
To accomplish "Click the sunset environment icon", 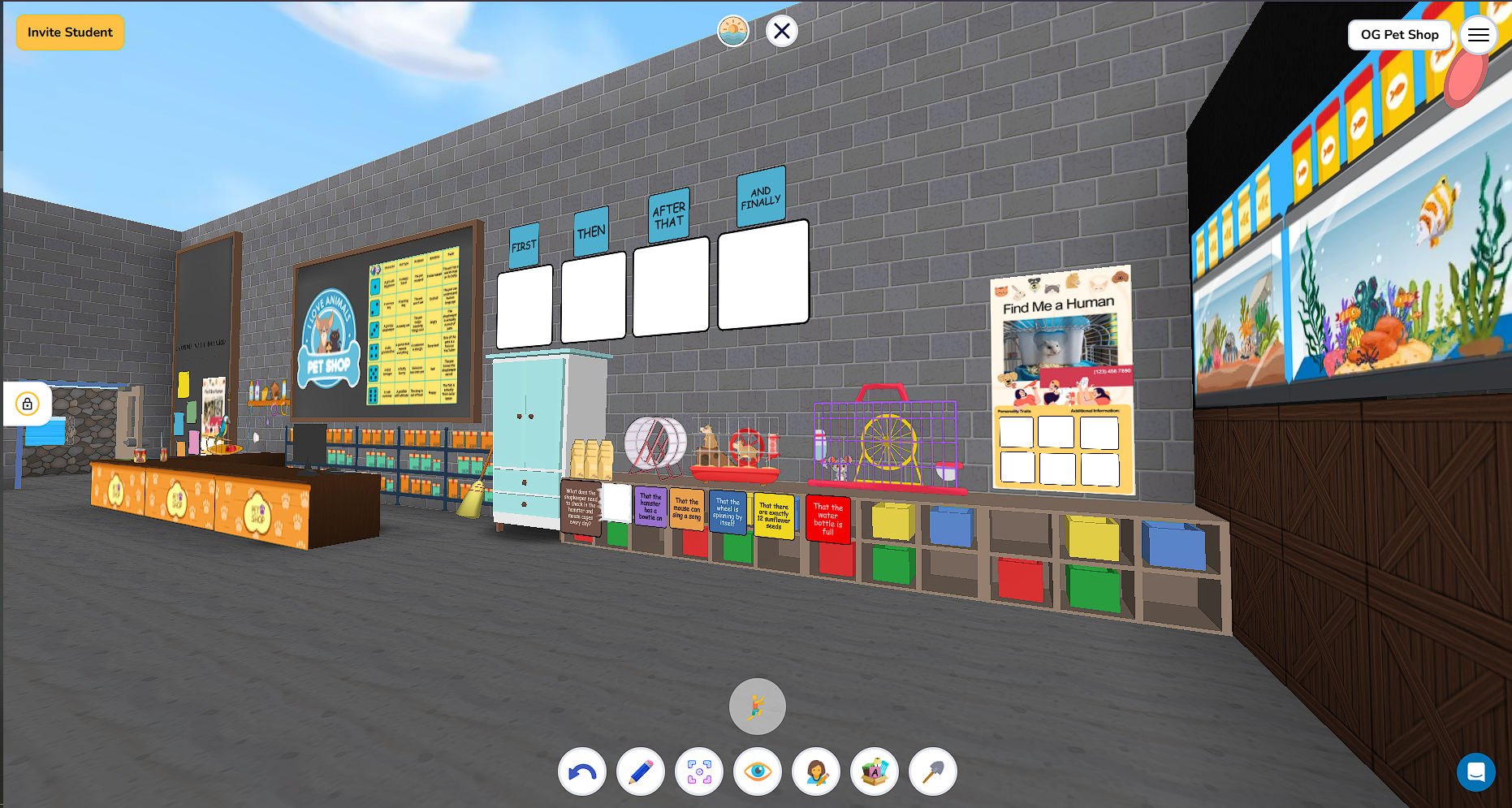I will coord(733,30).
